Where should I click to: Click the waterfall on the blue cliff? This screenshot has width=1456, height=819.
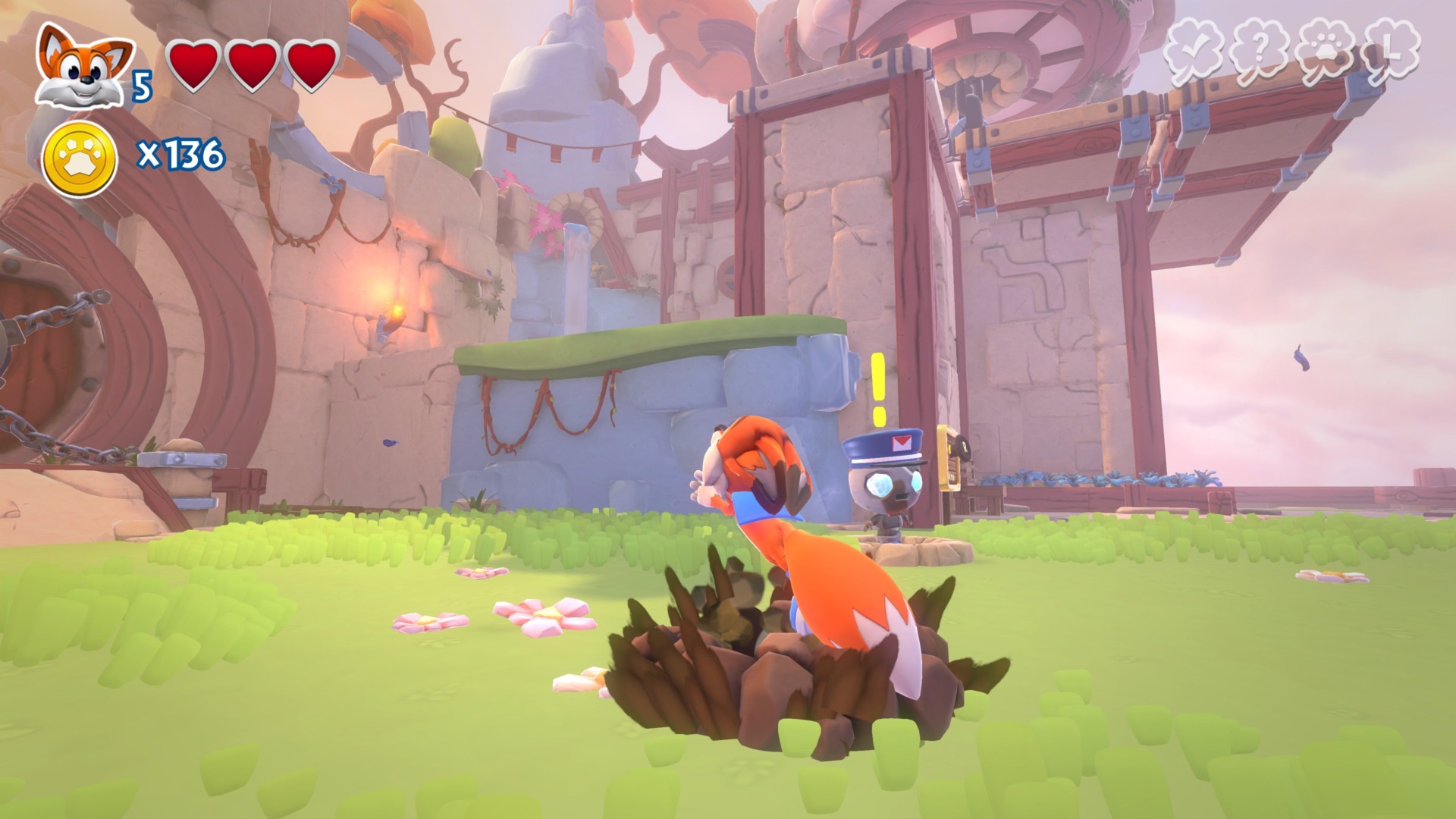[574, 273]
